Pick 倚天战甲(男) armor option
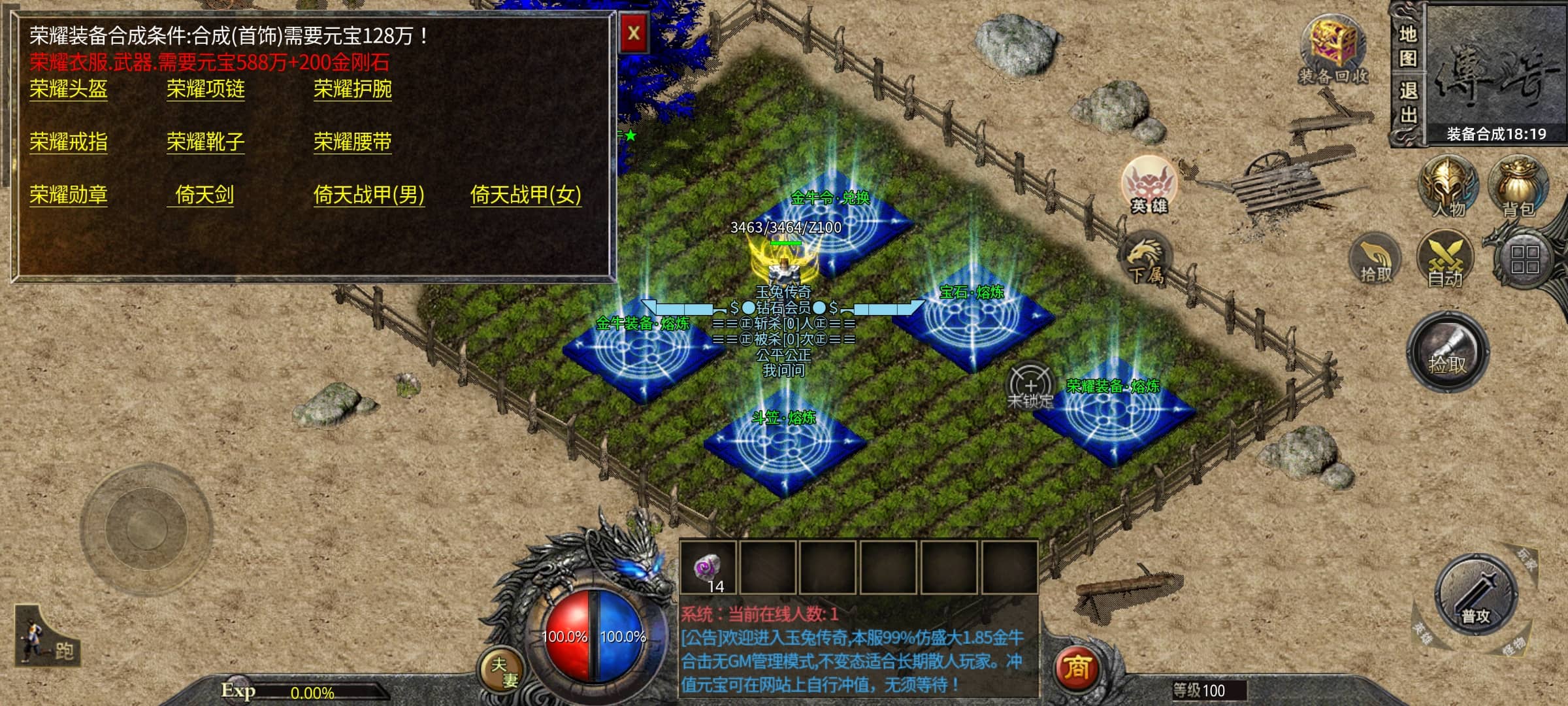Viewport: 1568px width, 706px height. click(x=368, y=195)
